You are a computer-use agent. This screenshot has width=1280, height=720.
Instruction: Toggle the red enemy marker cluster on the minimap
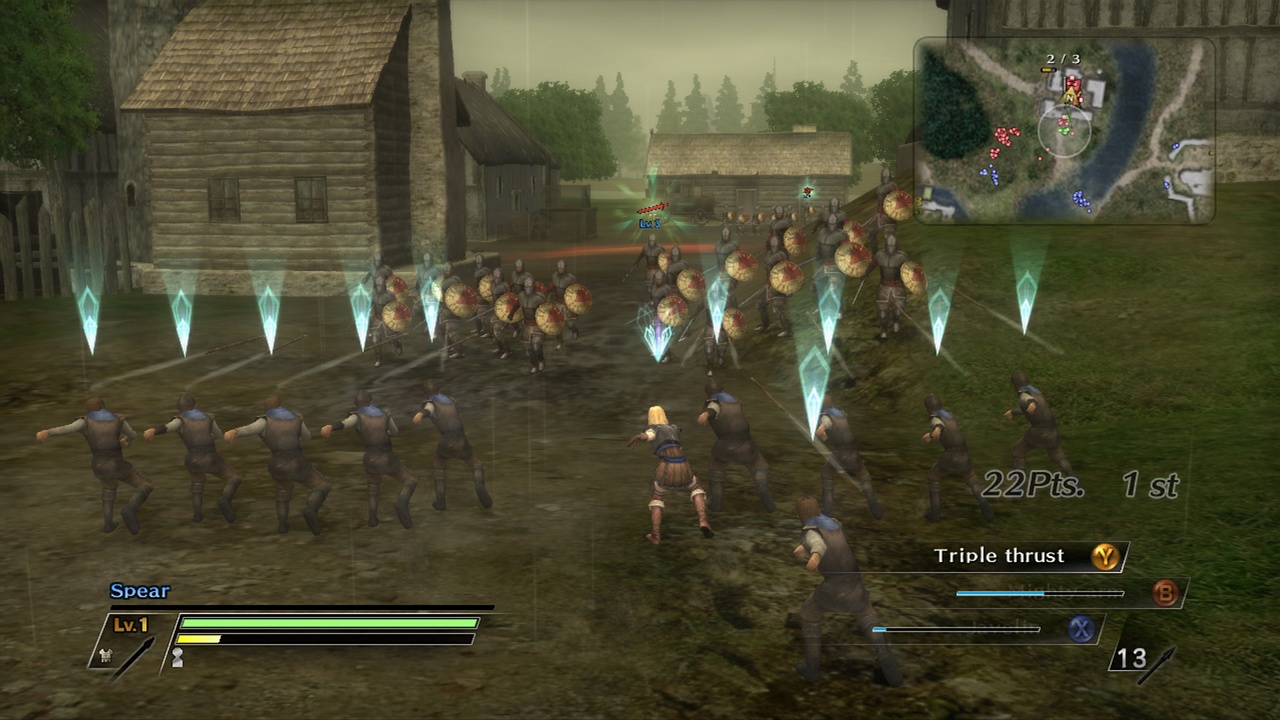(x=1003, y=135)
